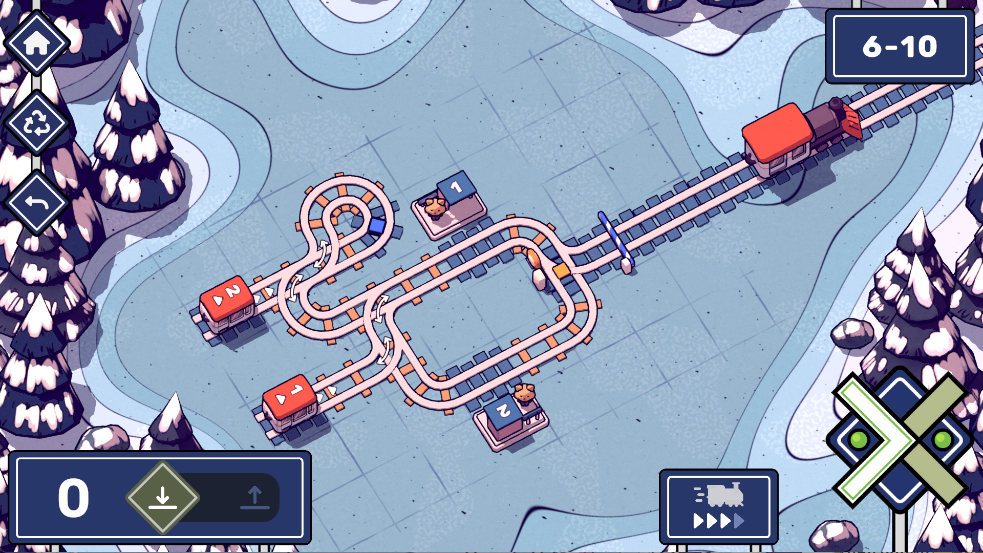
Task: Return to the home menu
Action: pos(37,43)
